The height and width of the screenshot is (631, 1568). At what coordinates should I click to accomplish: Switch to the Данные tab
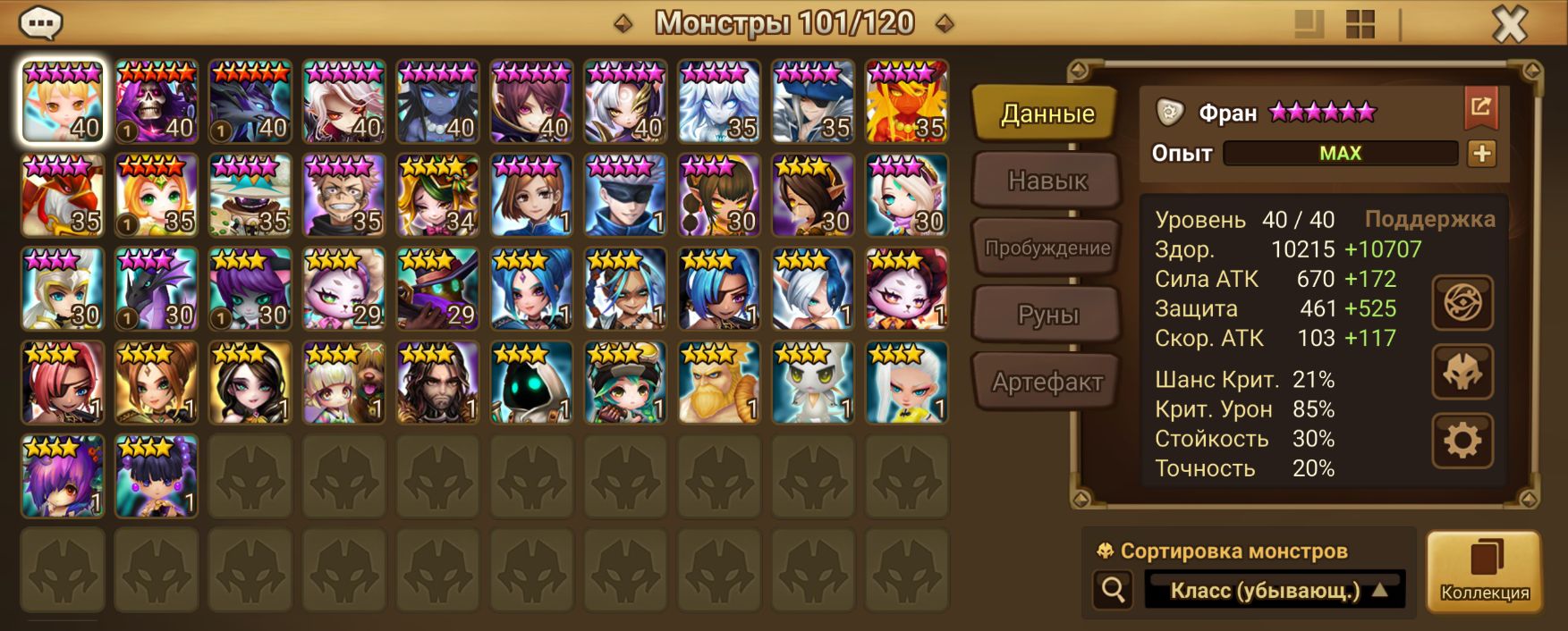click(x=1047, y=114)
